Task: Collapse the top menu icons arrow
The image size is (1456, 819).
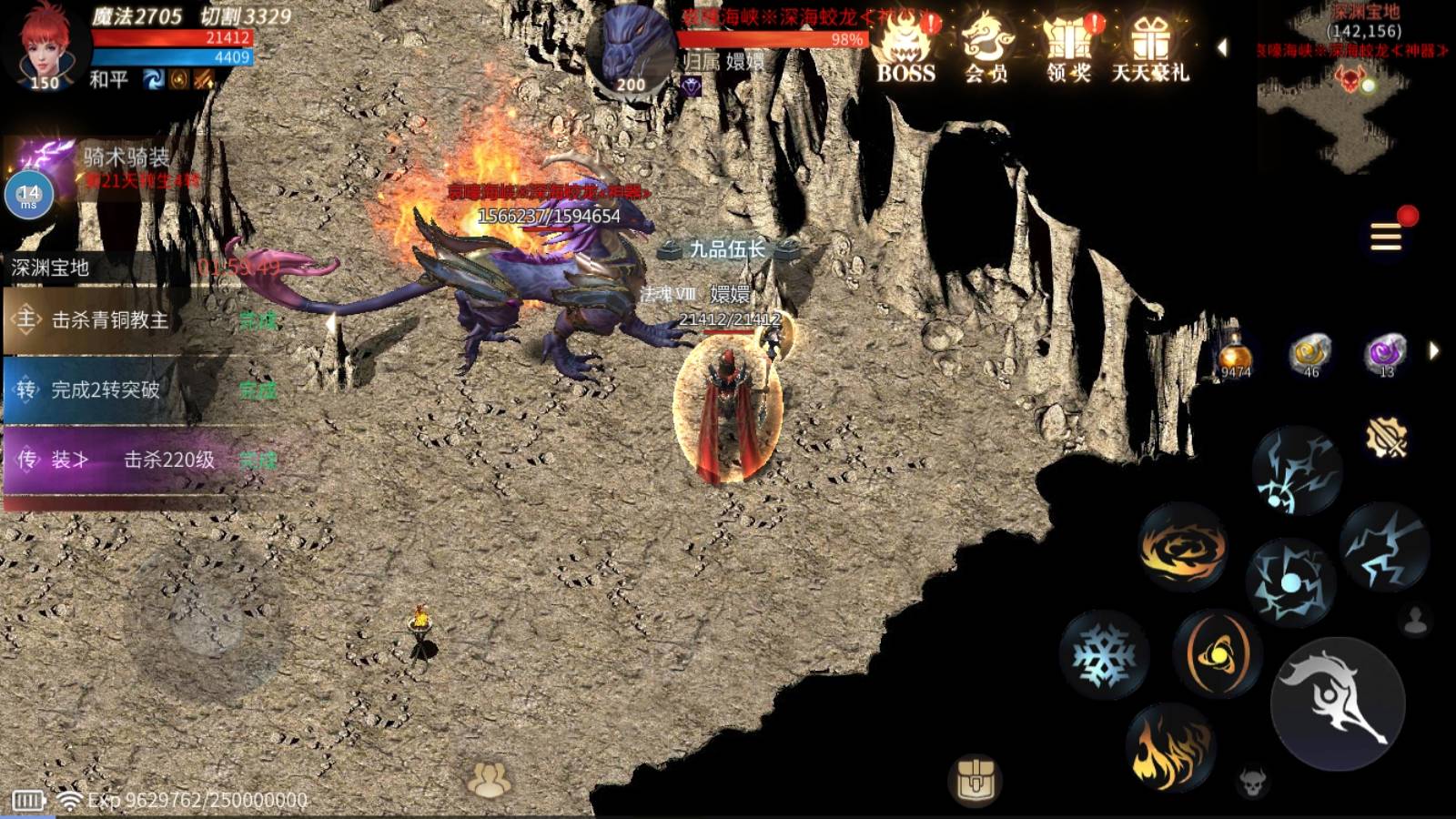Action: click(x=1222, y=47)
